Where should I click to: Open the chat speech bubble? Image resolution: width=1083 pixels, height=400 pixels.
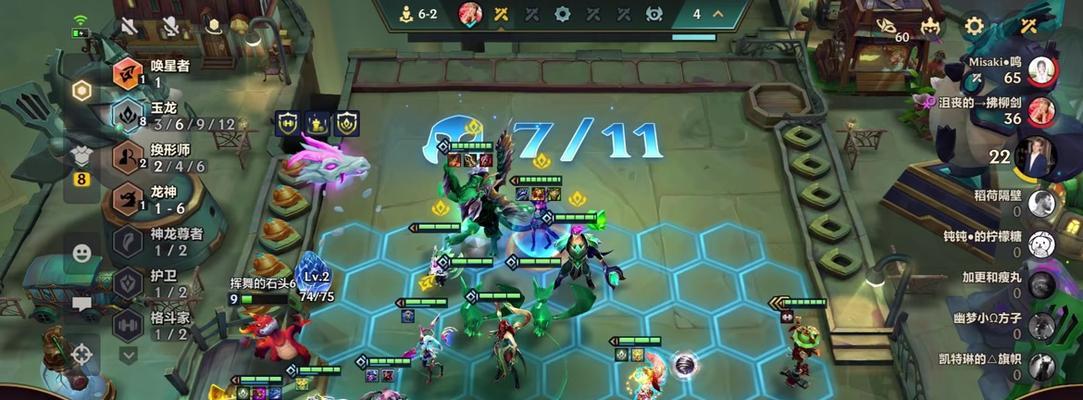coord(82,304)
